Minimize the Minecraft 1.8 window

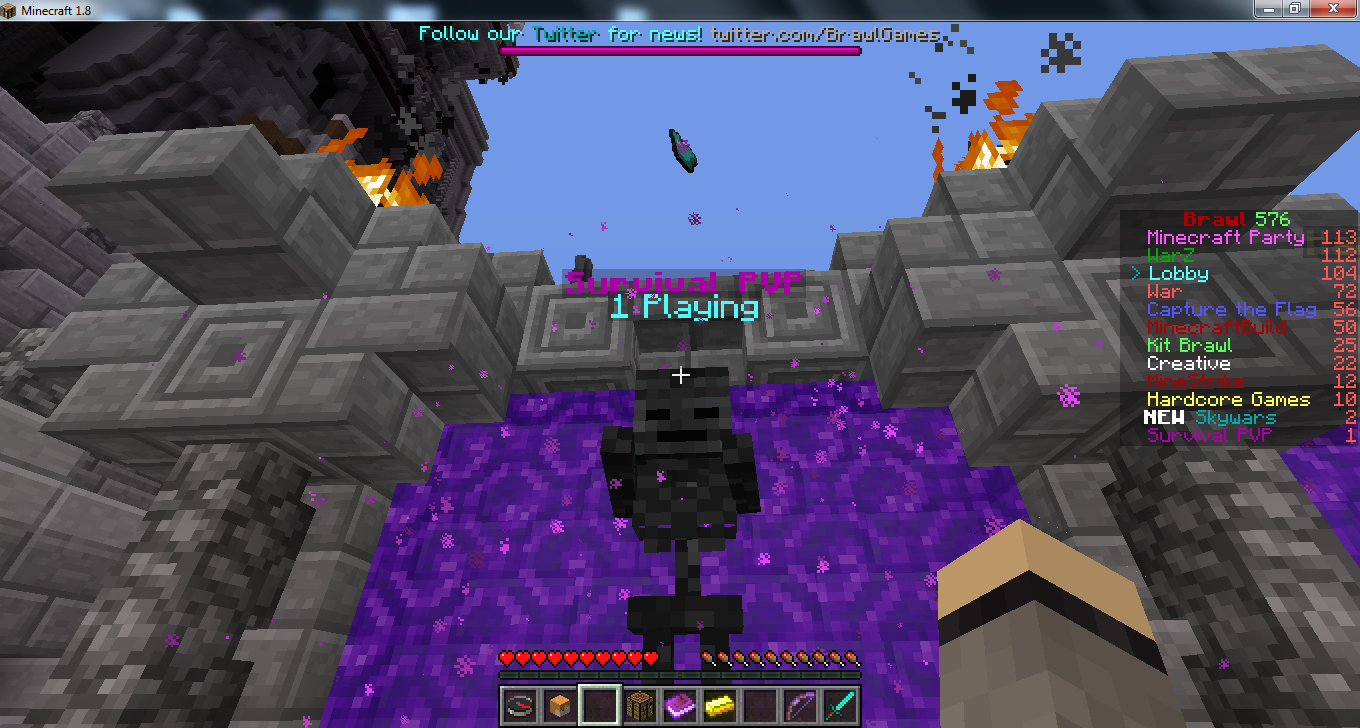pos(1269,8)
